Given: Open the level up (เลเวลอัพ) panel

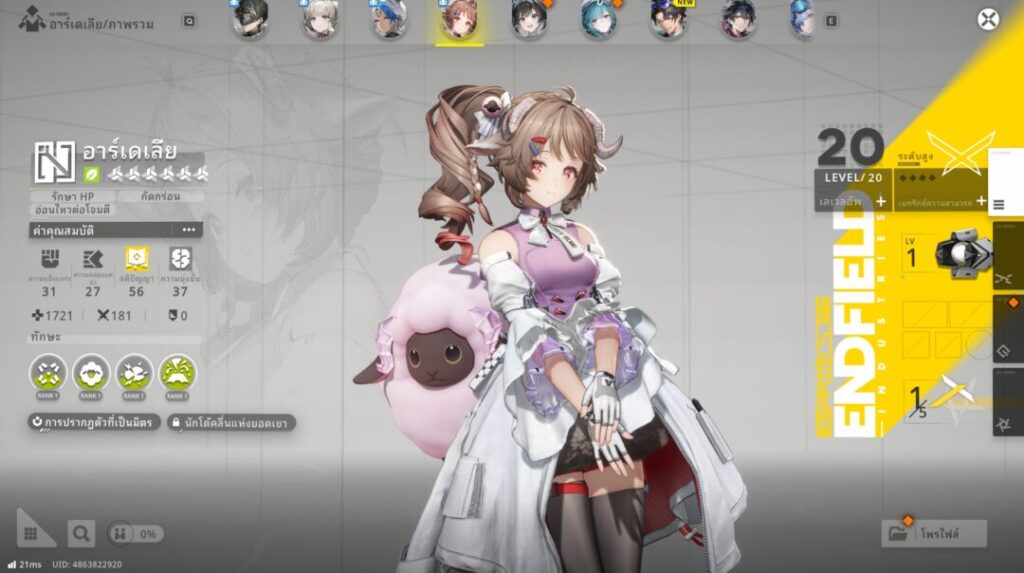Looking at the screenshot, I should click(851, 201).
